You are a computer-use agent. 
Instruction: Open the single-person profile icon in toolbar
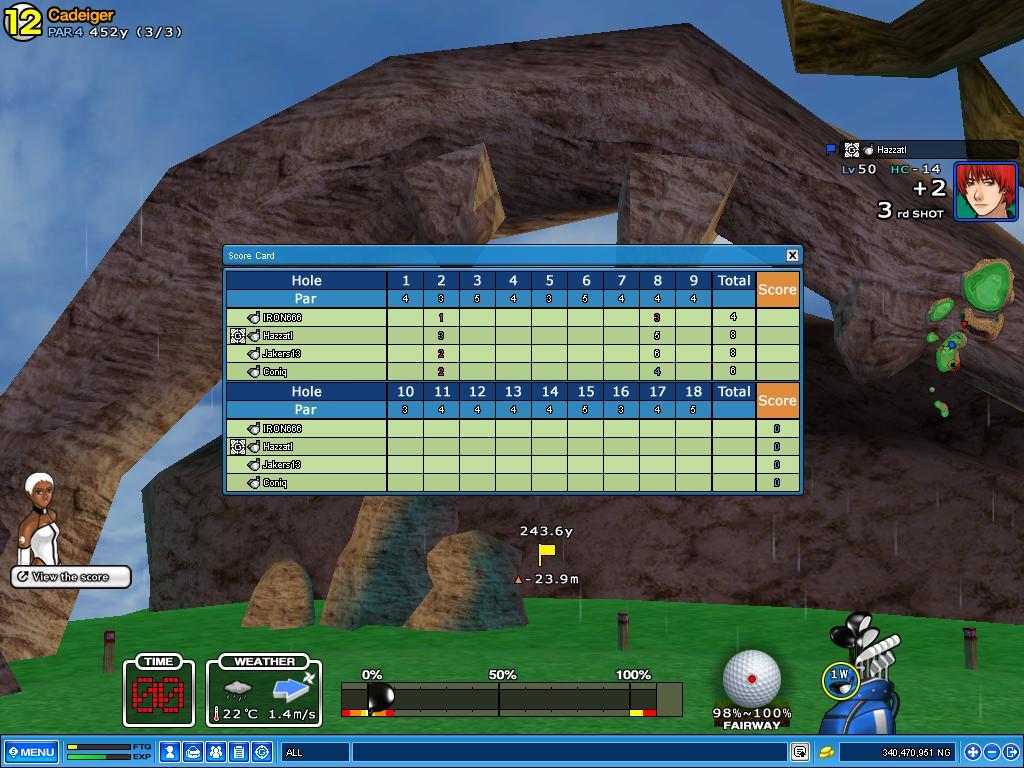click(x=170, y=752)
